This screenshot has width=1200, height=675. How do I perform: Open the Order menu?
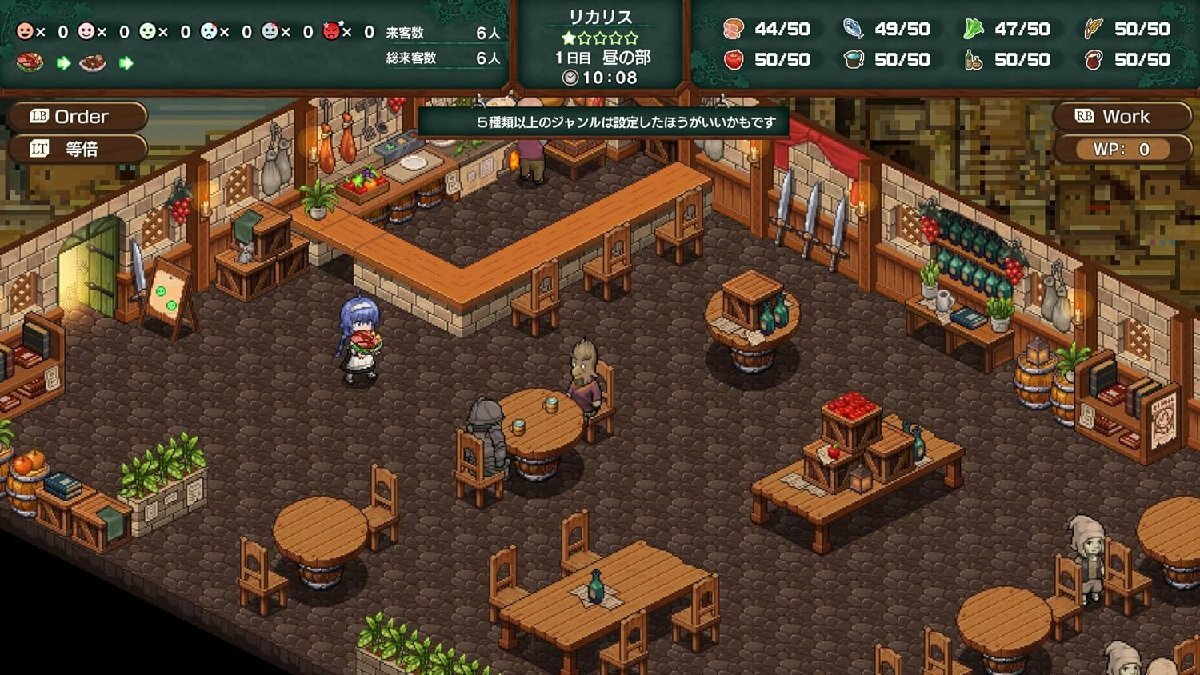click(x=76, y=117)
